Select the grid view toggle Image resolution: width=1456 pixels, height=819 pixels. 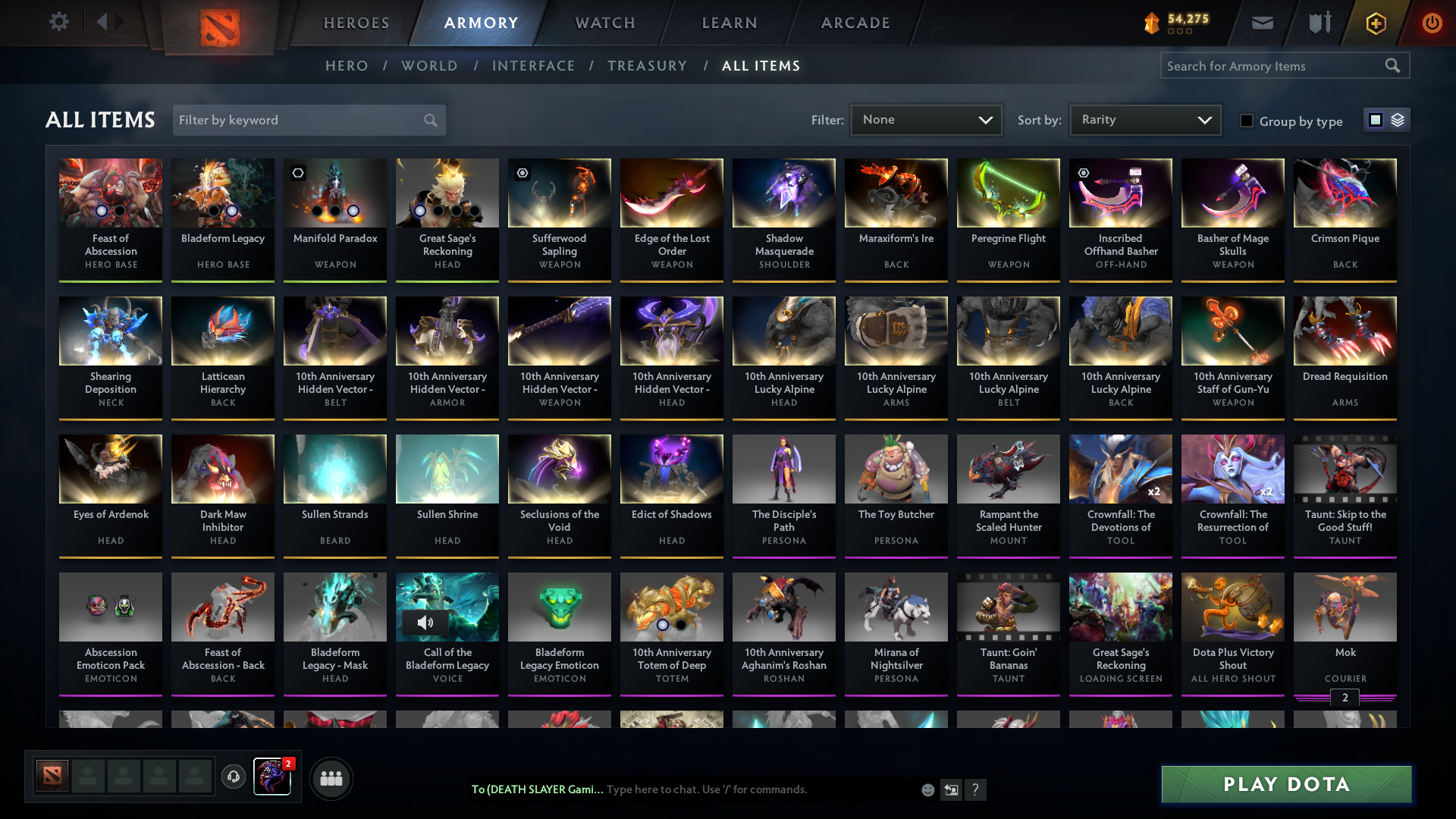[x=1376, y=120]
